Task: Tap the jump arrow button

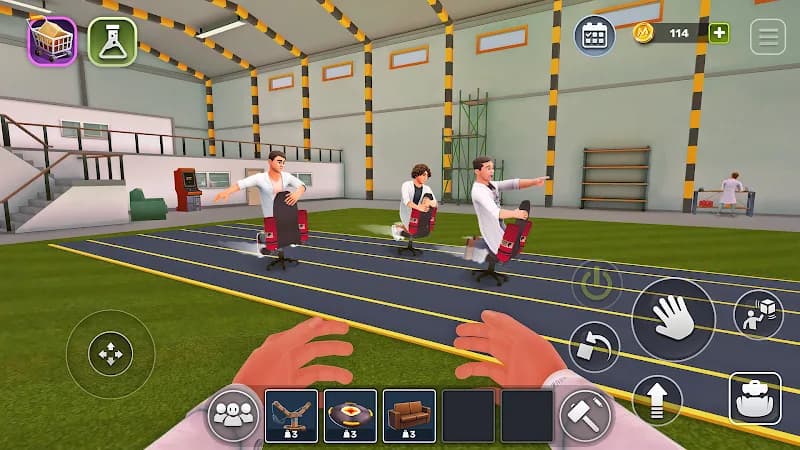Action: click(657, 400)
